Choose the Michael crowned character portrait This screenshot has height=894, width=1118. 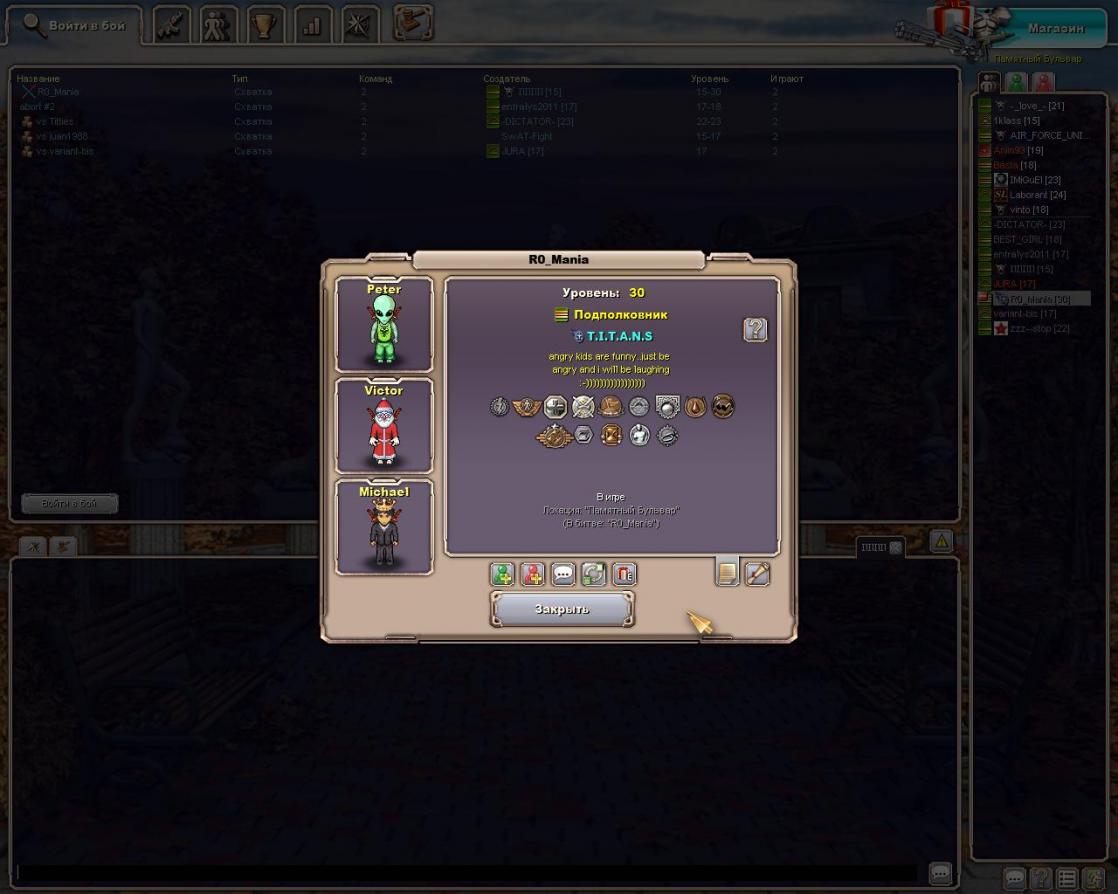click(384, 527)
